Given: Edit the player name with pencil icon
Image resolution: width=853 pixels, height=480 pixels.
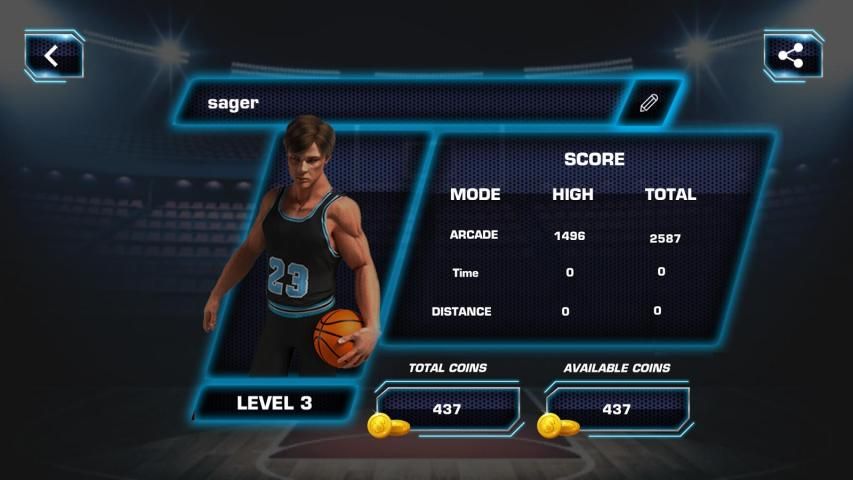Looking at the screenshot, I should point(649,103).
